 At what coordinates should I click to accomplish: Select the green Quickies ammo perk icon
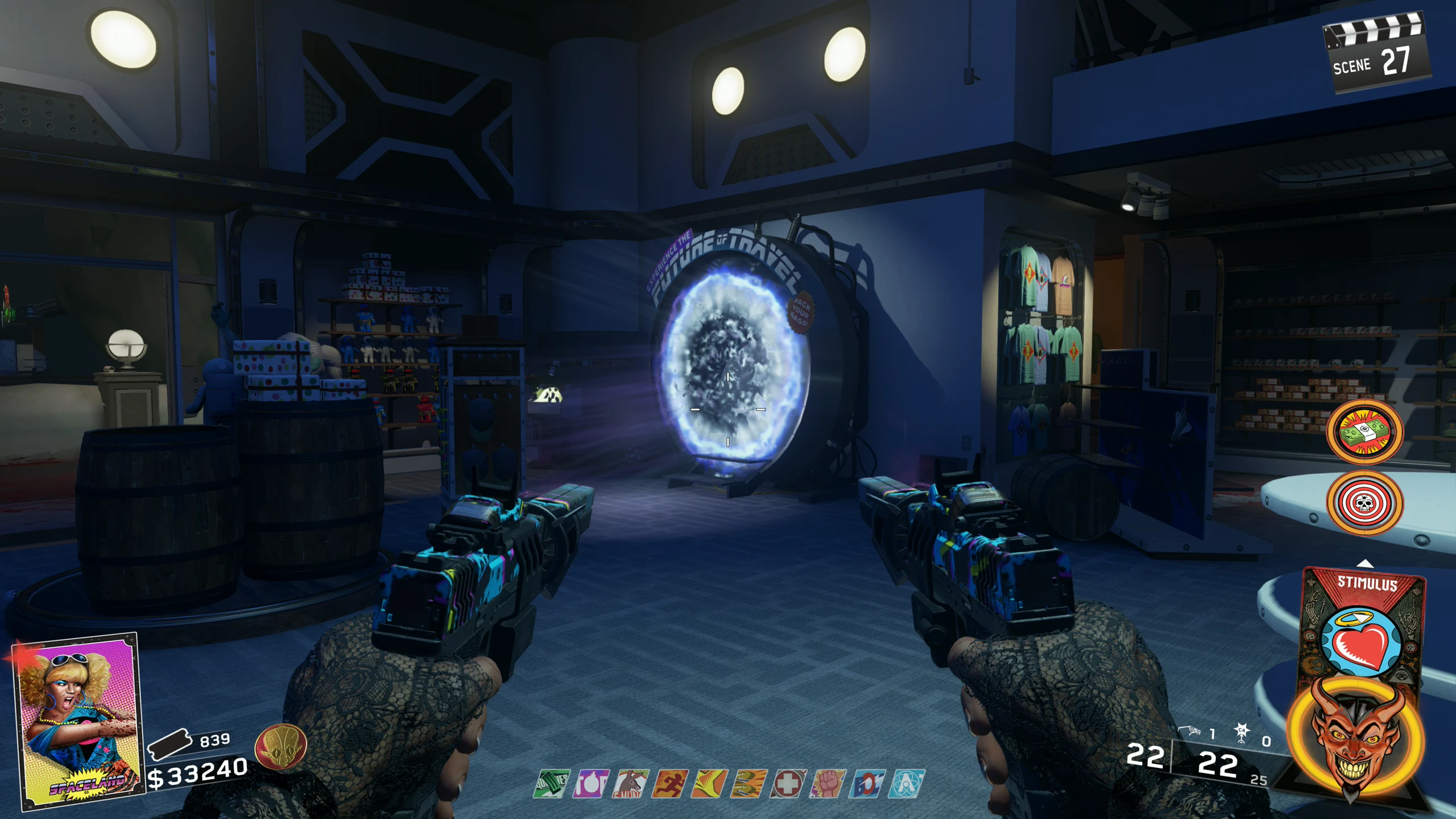coord(552,784)
